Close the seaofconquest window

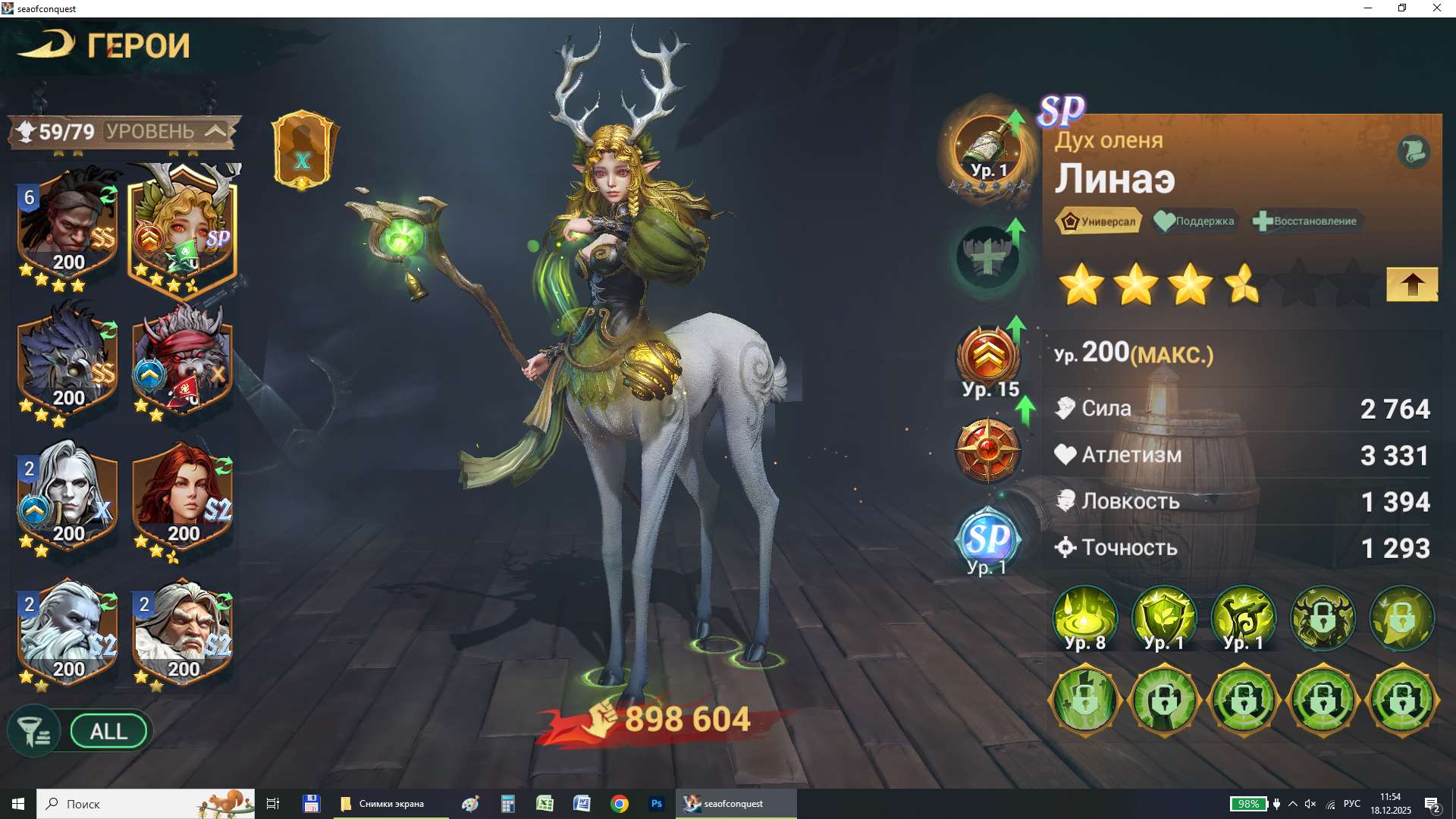[1436, 8]
